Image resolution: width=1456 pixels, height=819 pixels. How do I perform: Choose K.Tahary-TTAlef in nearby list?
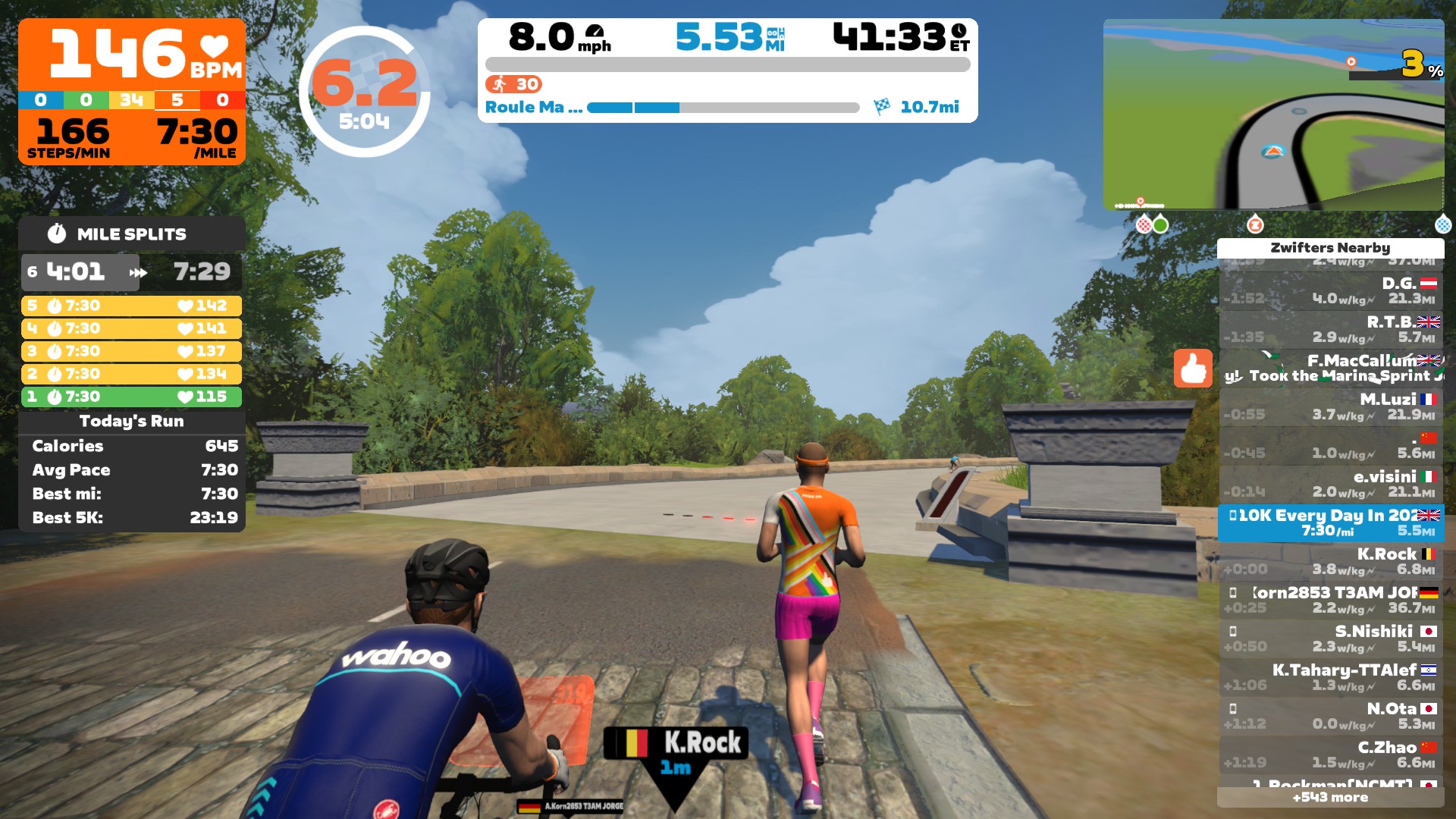pos(1331,678)
